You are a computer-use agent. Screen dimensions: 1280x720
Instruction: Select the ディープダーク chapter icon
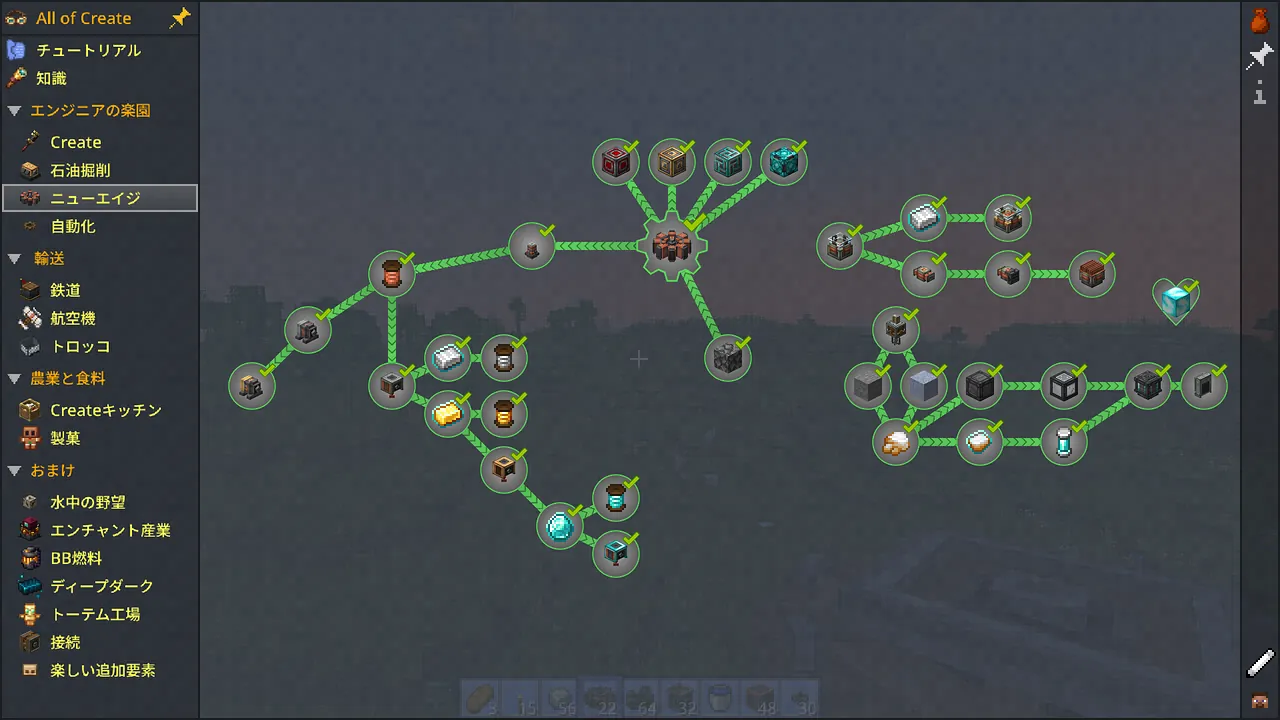coord(30,586)
